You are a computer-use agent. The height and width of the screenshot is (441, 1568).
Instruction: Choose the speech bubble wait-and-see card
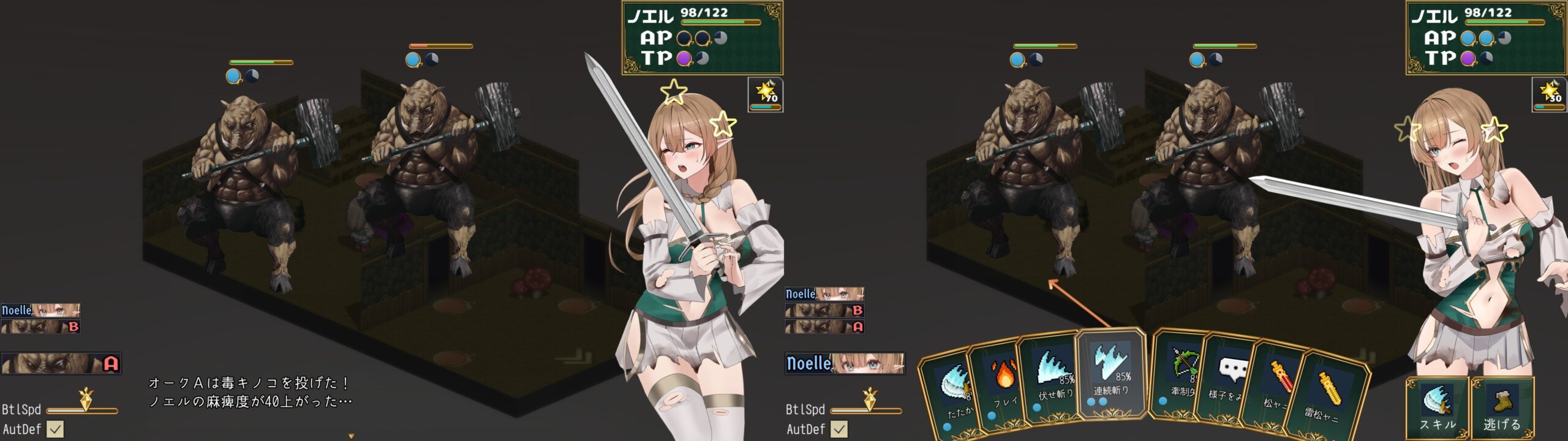tap(1230, 380)
